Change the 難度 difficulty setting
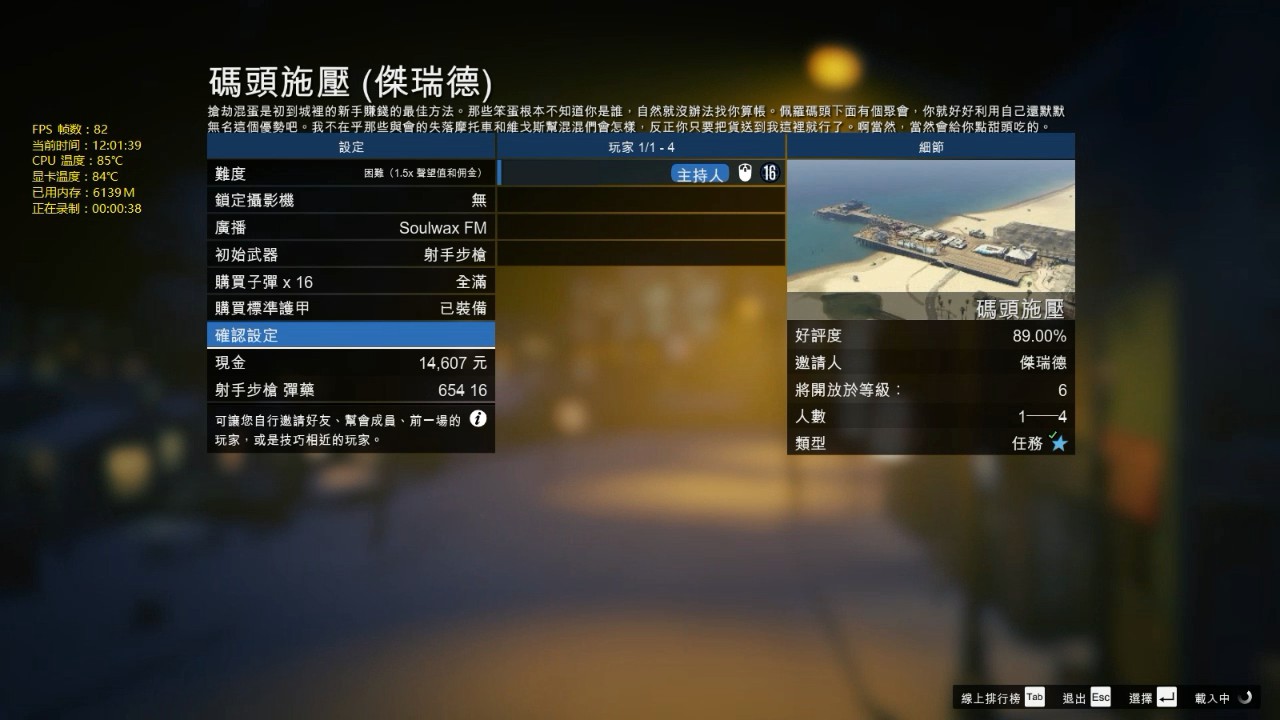The height and width of the screenshot is (720, 1280). click(x=350, y=173)
